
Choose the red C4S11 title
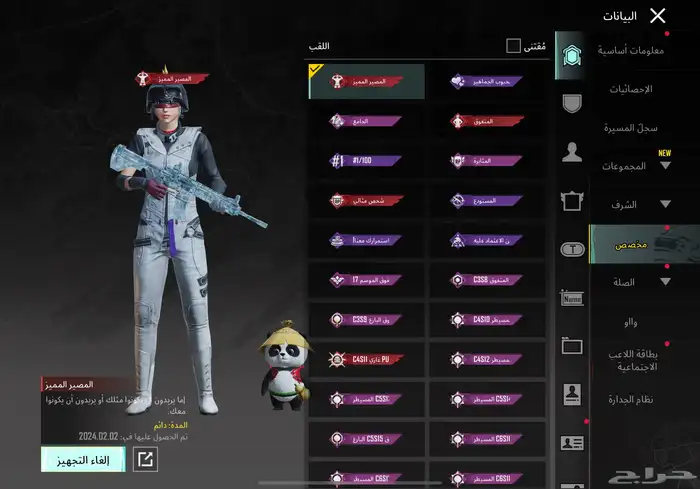(x=366, y=358)
